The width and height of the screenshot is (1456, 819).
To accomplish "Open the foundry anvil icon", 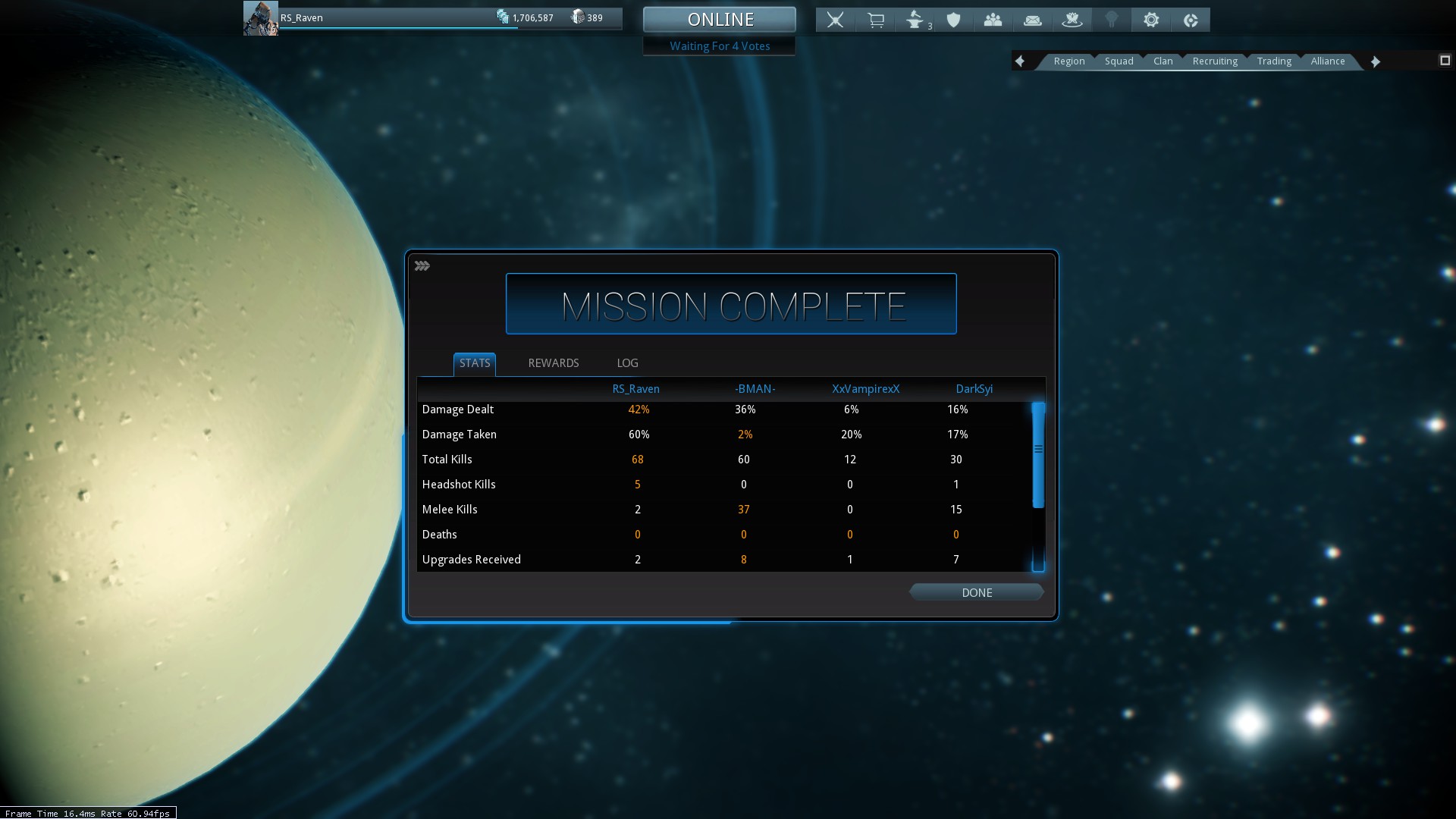I will tap(915, 20).
